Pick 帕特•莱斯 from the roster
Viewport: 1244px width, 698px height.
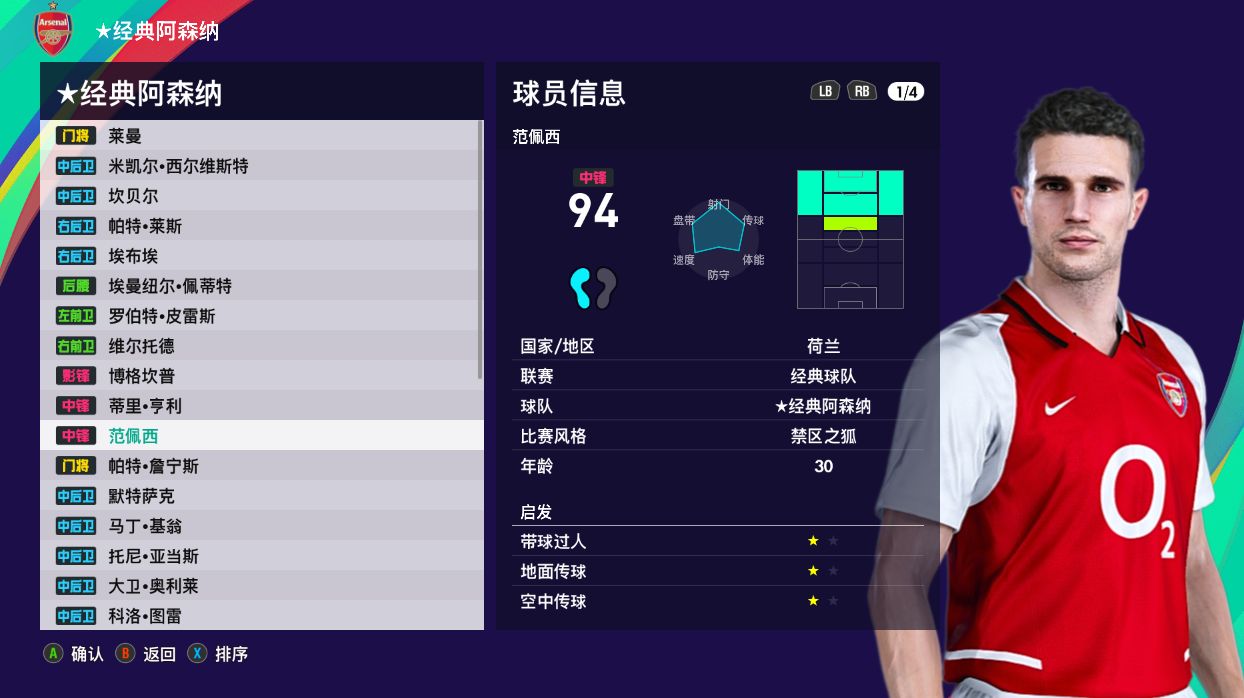[260, 226]
